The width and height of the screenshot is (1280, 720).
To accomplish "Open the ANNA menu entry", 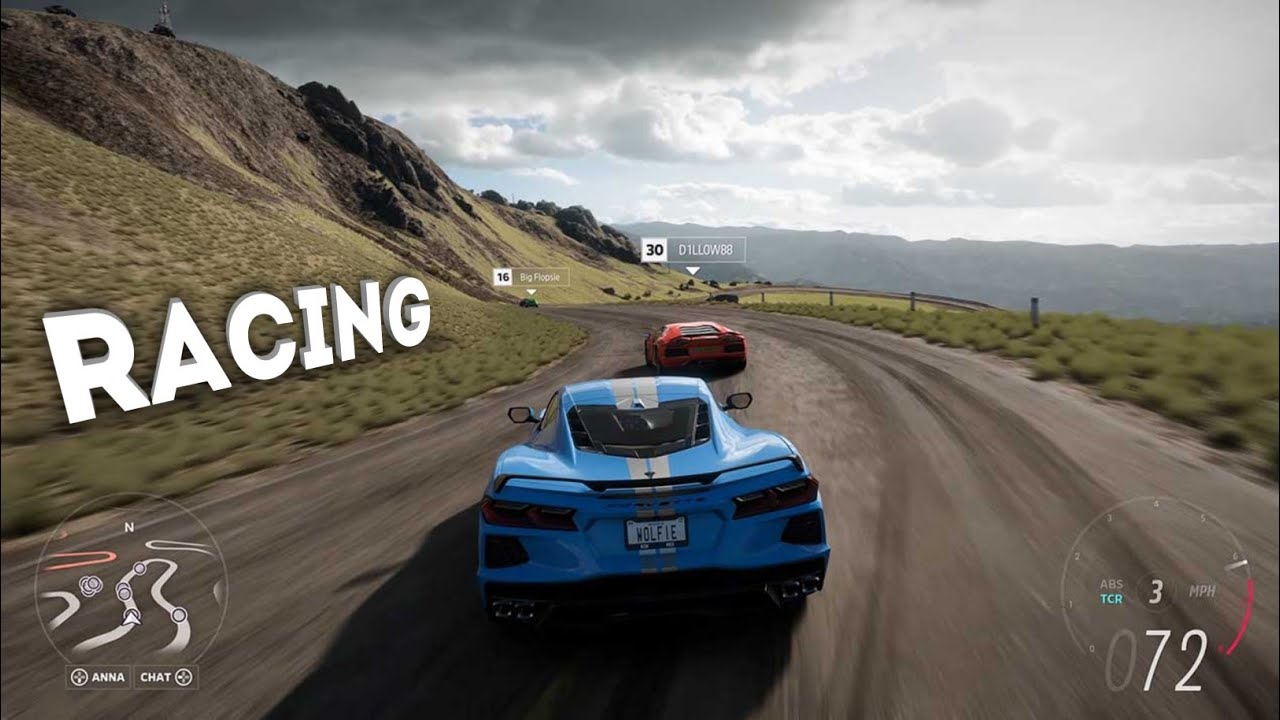I will [108, 676].
